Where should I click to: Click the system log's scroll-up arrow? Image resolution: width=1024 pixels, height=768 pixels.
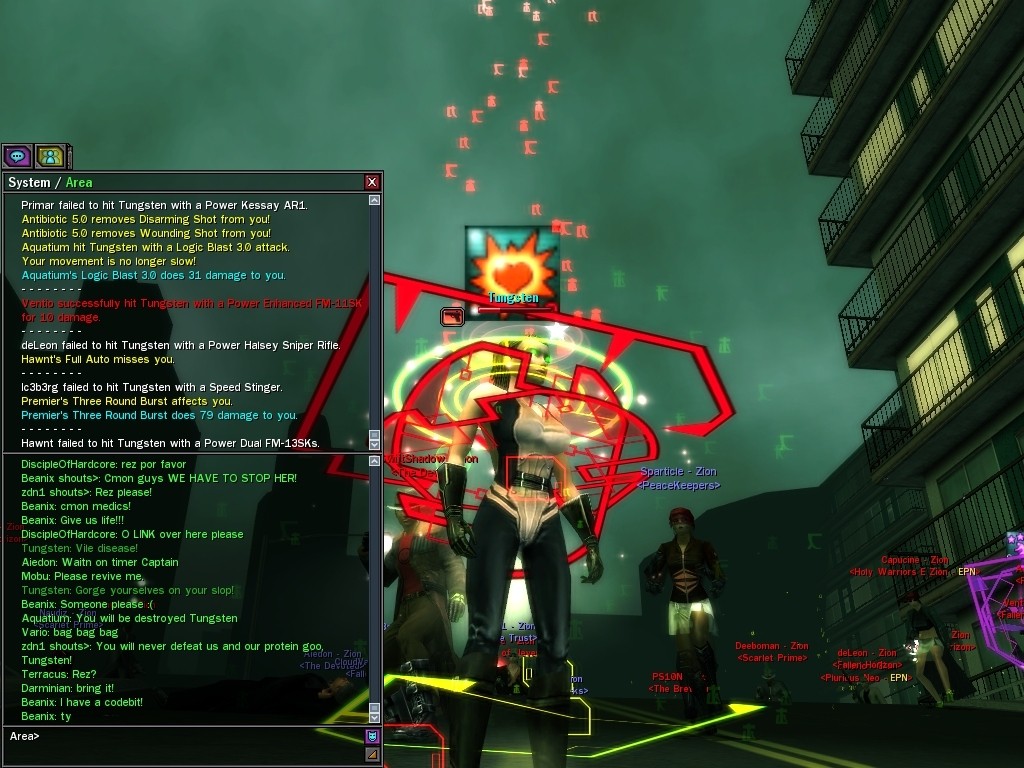point(375,201)
